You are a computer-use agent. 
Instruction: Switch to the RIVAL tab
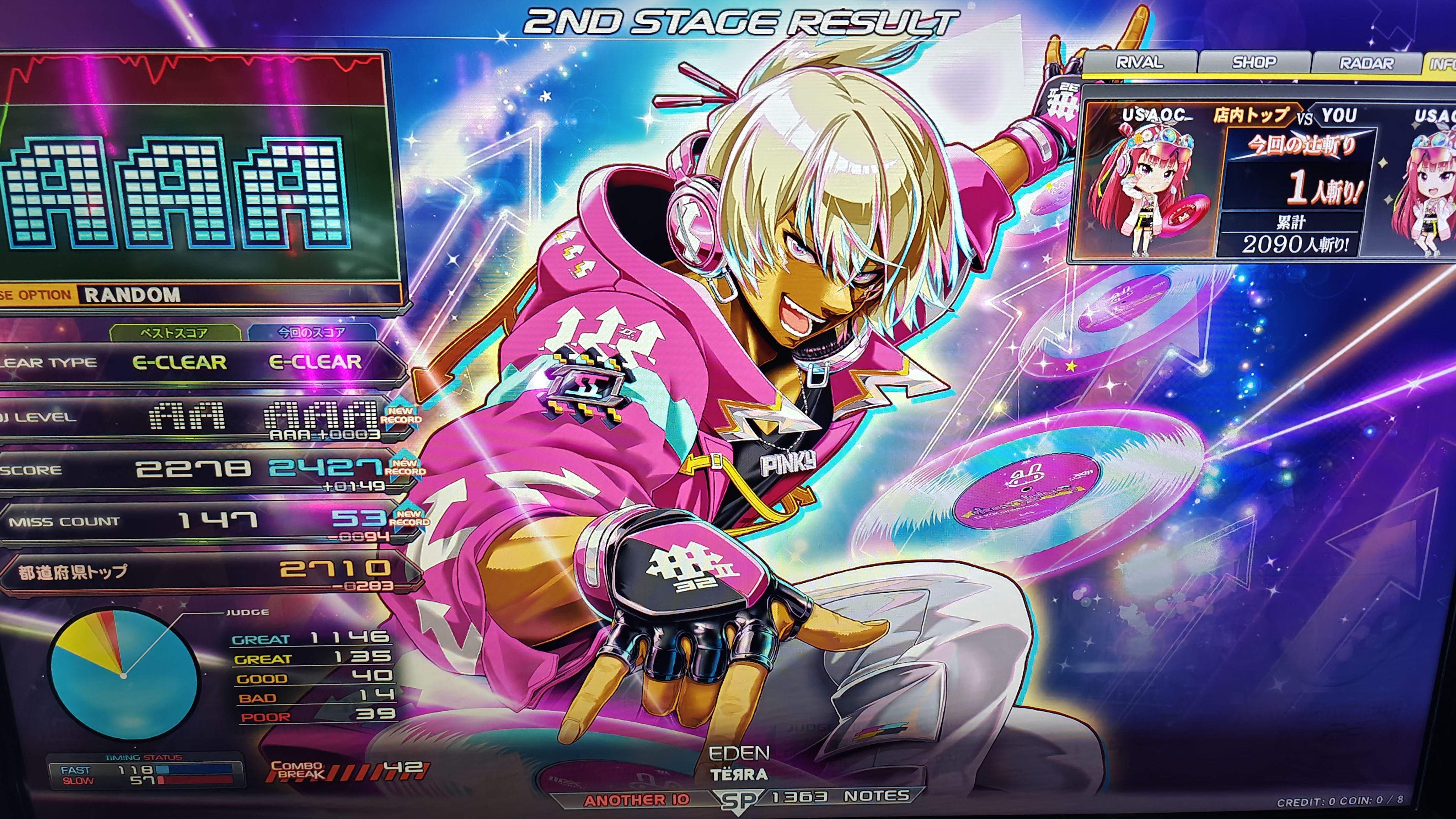point(1139,62)
